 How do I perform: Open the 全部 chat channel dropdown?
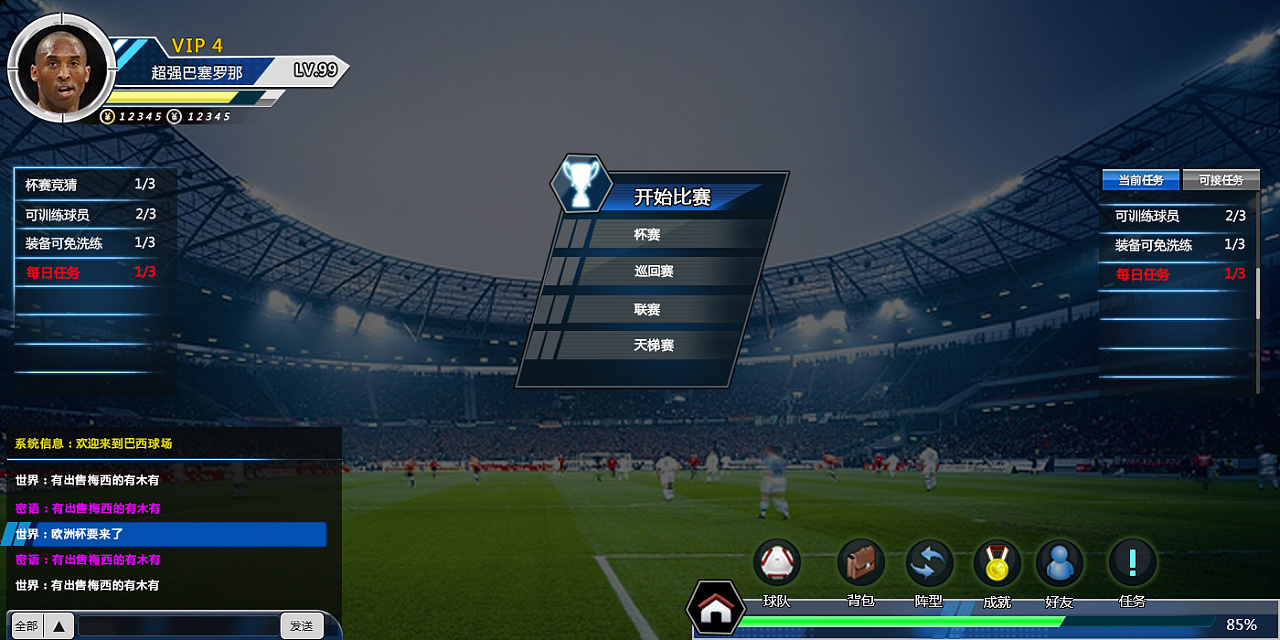click(x=42, y=626)
